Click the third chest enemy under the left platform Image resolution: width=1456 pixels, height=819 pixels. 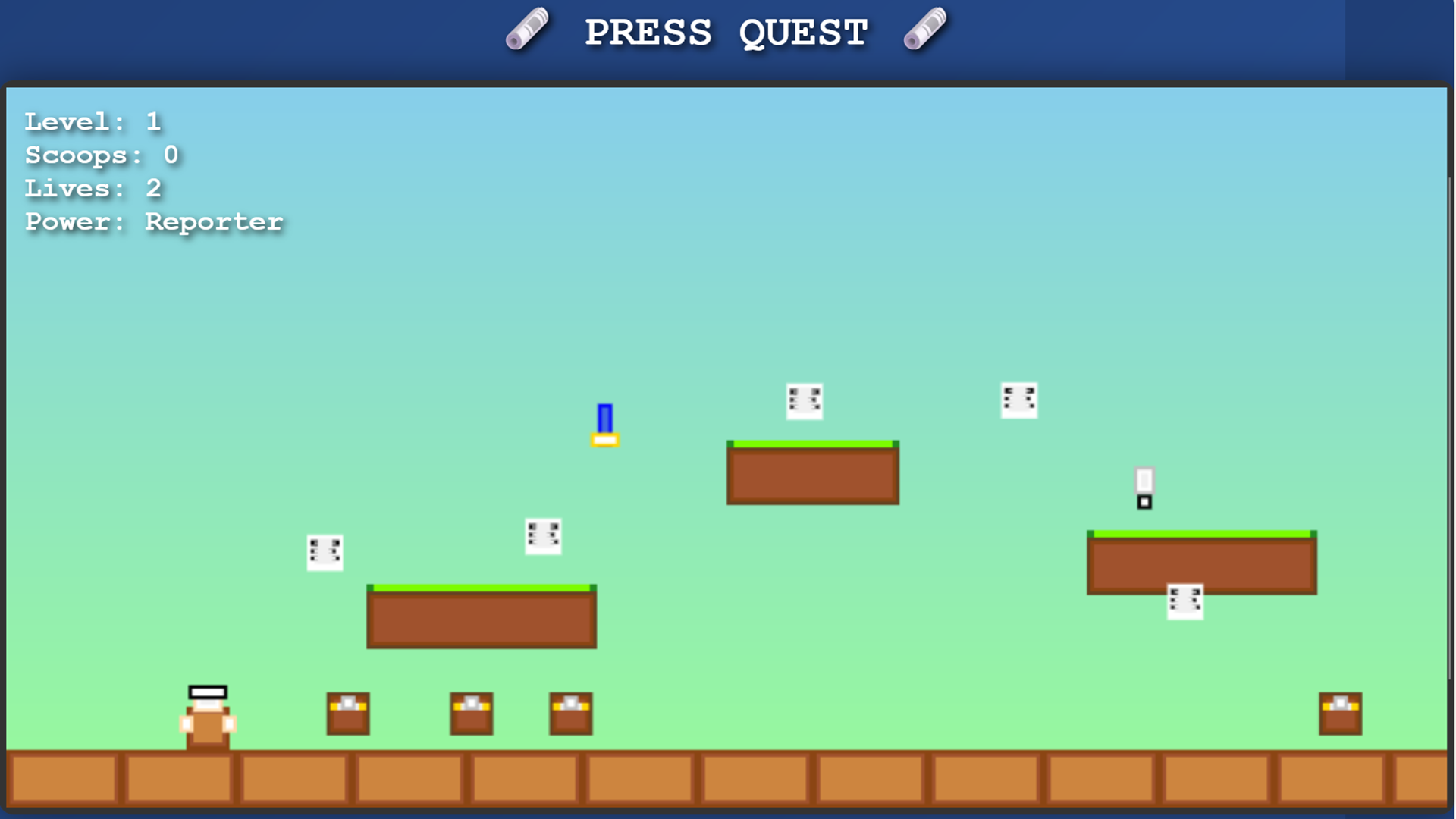(x=570, y=714)
